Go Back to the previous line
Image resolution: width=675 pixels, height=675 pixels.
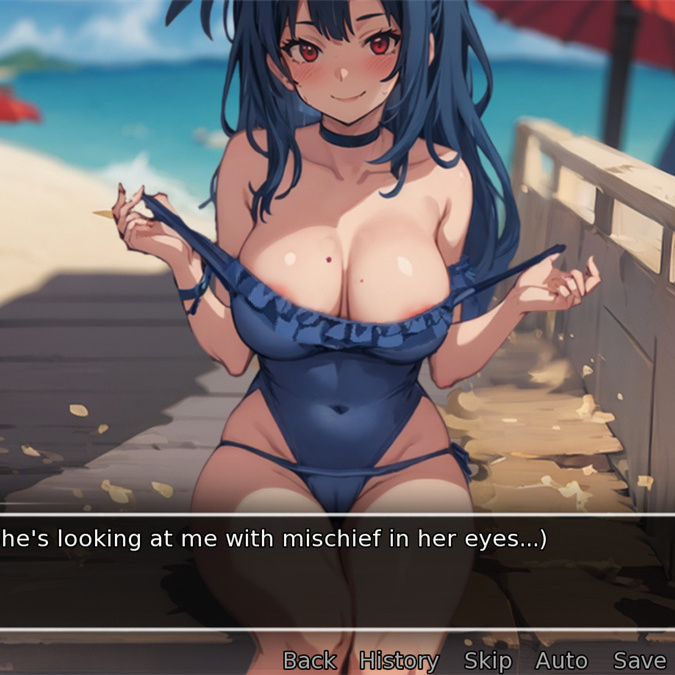click(x=309, y=660)
